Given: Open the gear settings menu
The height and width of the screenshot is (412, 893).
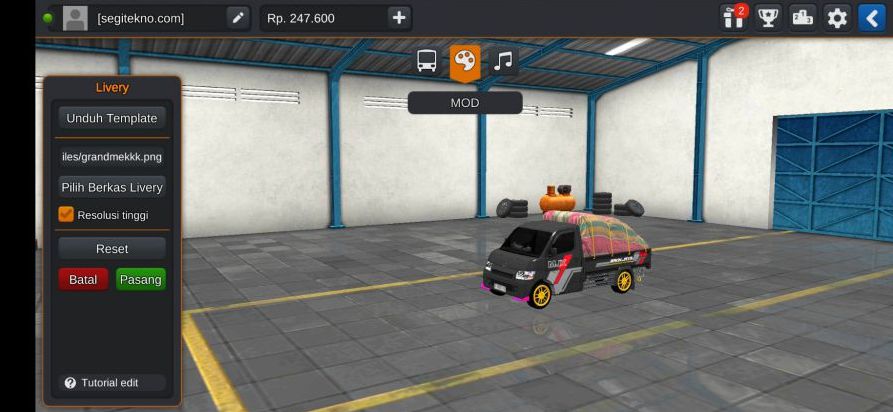Looking at the screenshot, I should [837, 17].
